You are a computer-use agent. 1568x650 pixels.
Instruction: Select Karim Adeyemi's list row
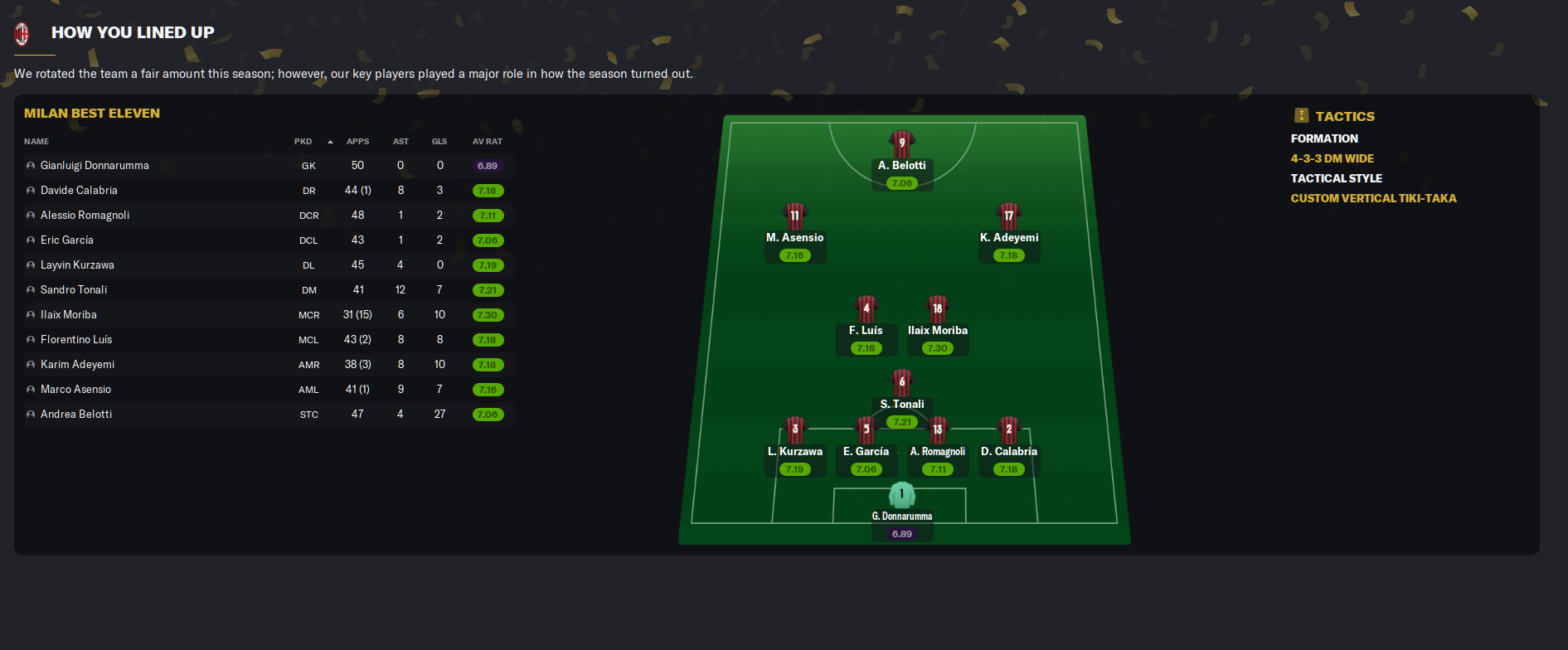[77, 365]
